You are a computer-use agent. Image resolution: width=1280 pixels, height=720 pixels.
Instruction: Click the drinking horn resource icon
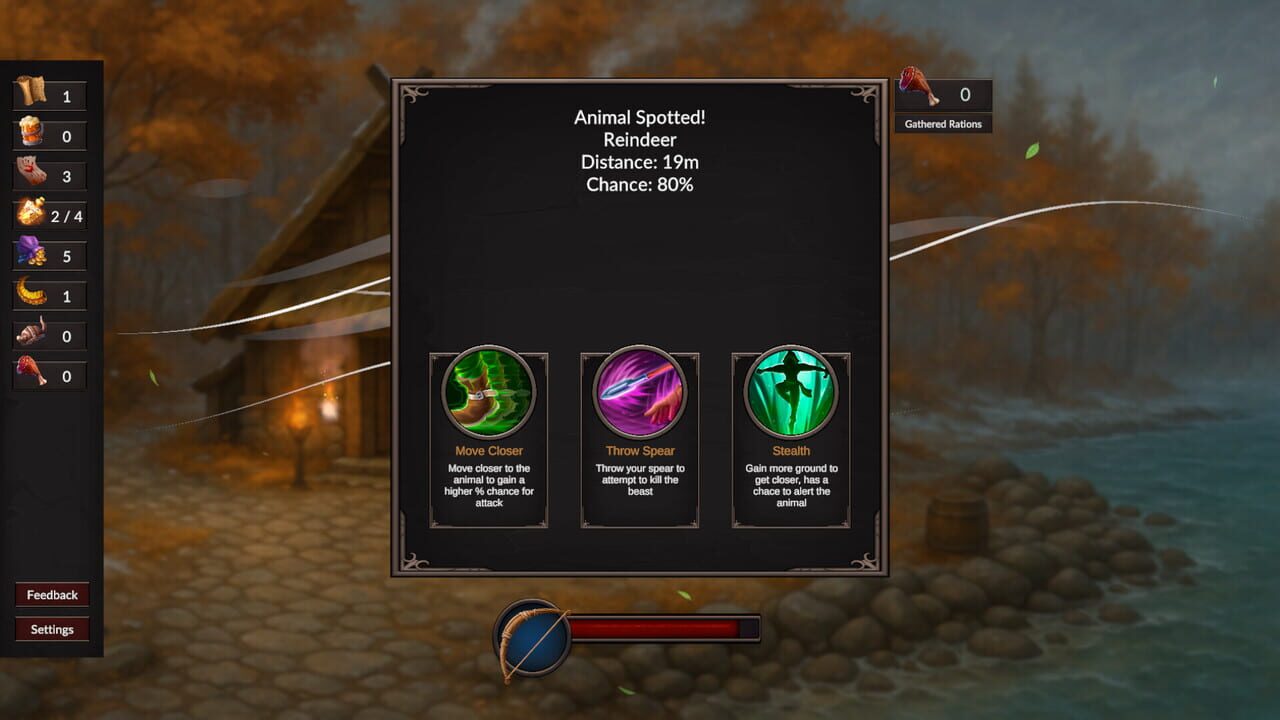pos(30,336)
